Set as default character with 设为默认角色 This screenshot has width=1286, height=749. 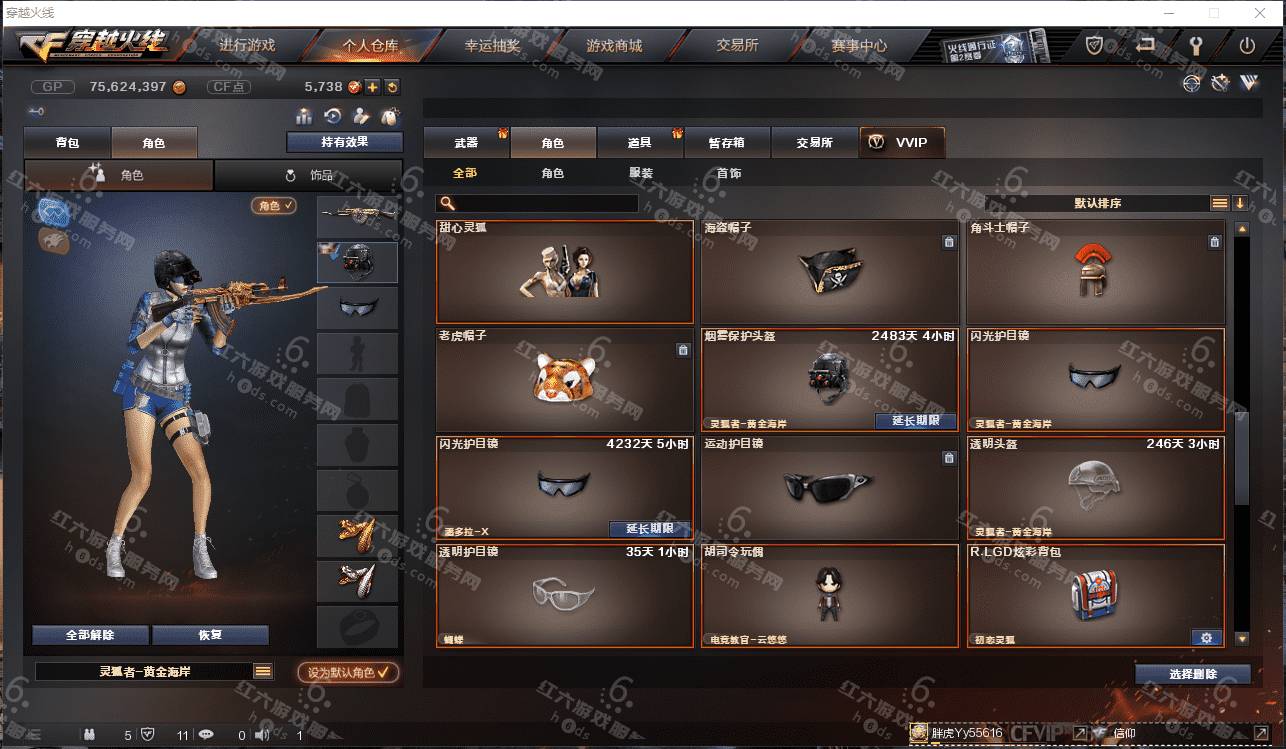tap(348, 673)
